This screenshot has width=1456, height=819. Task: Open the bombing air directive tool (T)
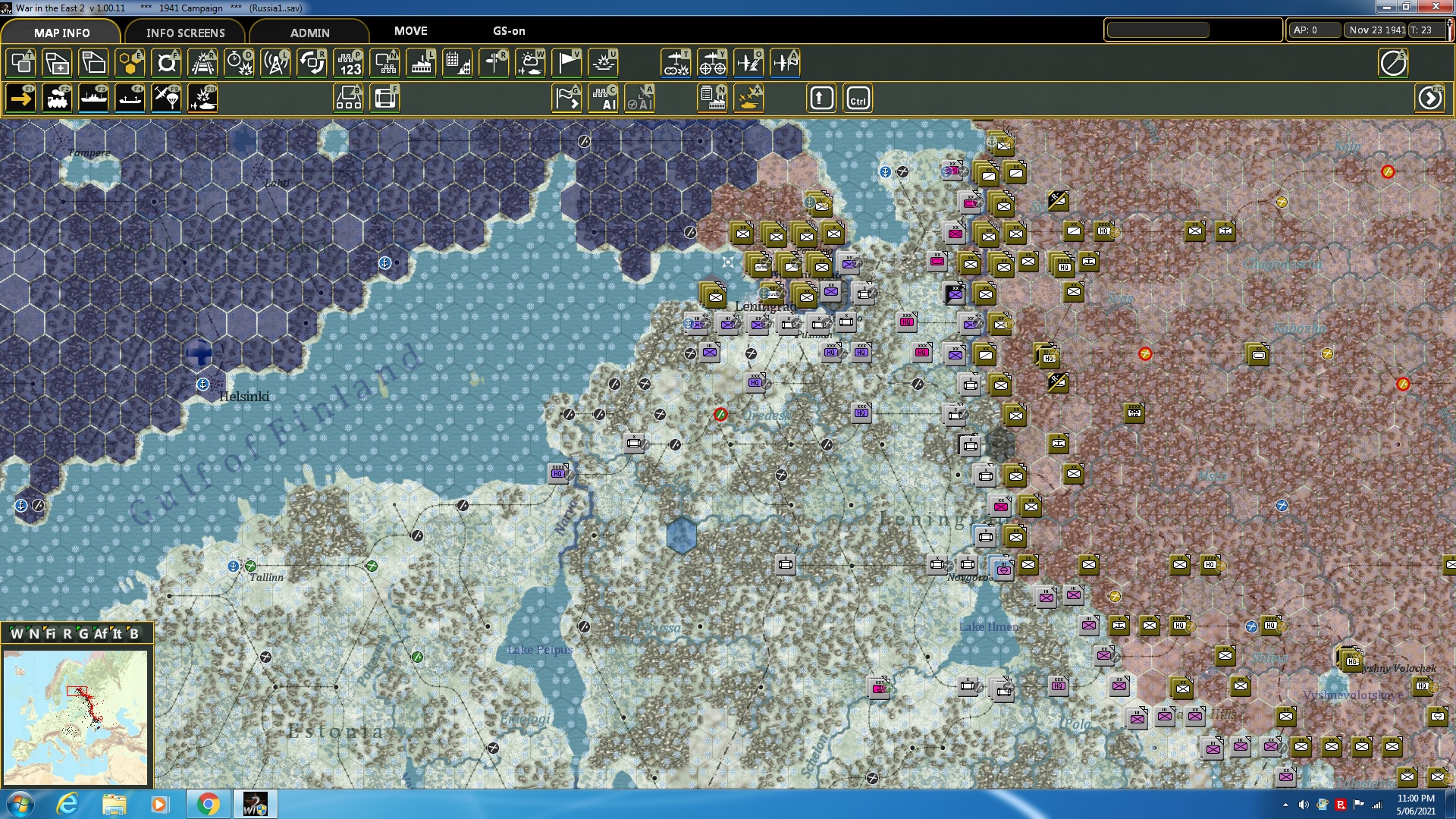click(676, 63)
